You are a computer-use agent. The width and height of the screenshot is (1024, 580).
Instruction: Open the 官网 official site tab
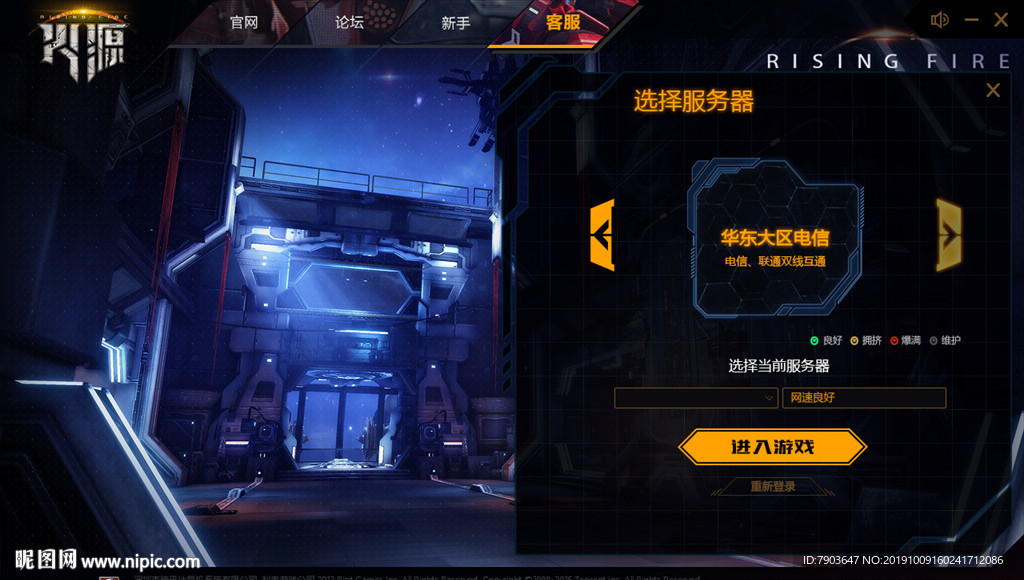pos(244,22)
